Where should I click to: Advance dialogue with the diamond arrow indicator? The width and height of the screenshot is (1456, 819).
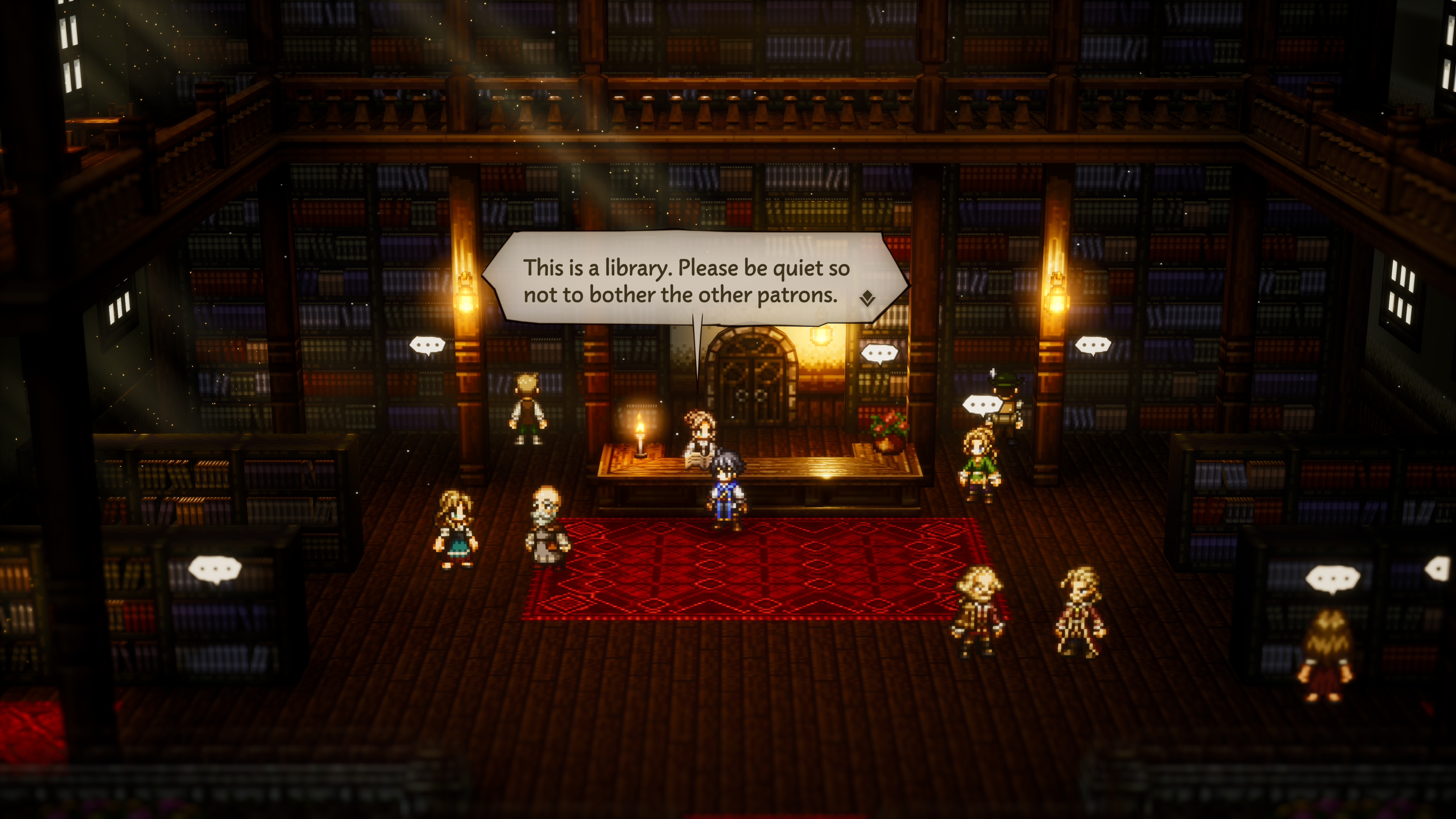(x=867, y=298)
